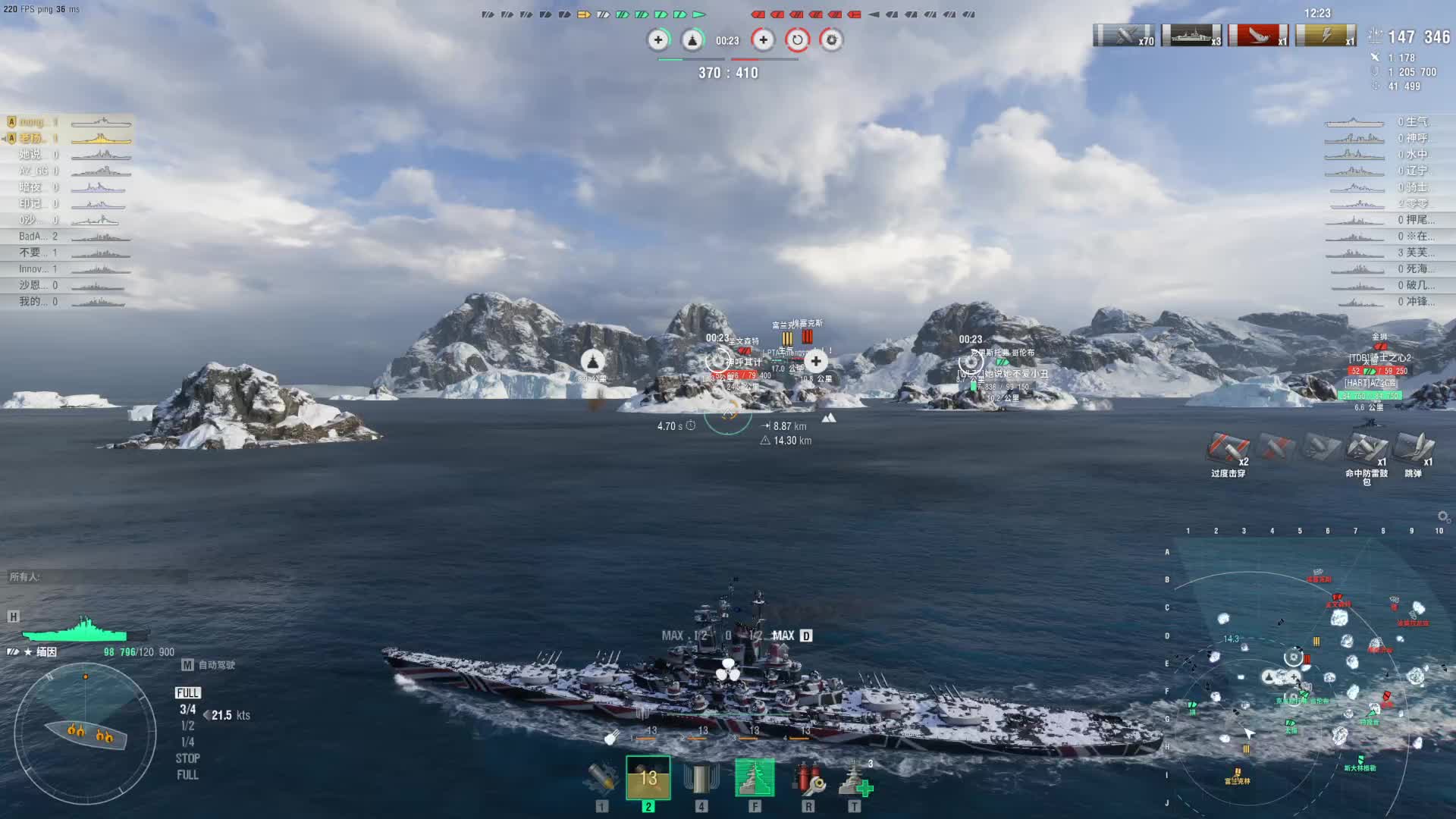
Task: Open the minimap settings gear
Action: coord(1443,516)
